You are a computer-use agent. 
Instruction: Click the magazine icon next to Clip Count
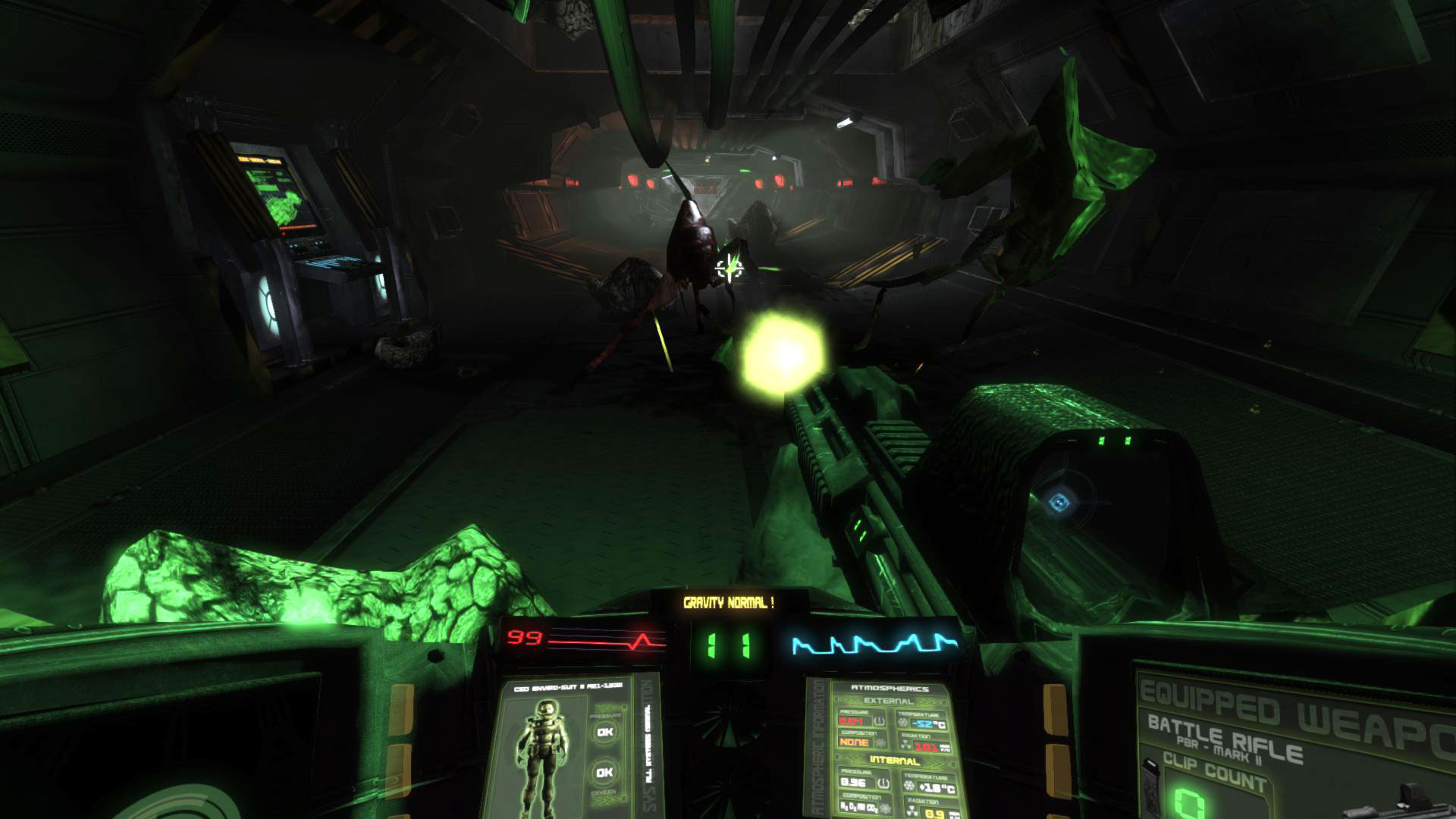coord(1152,789)
